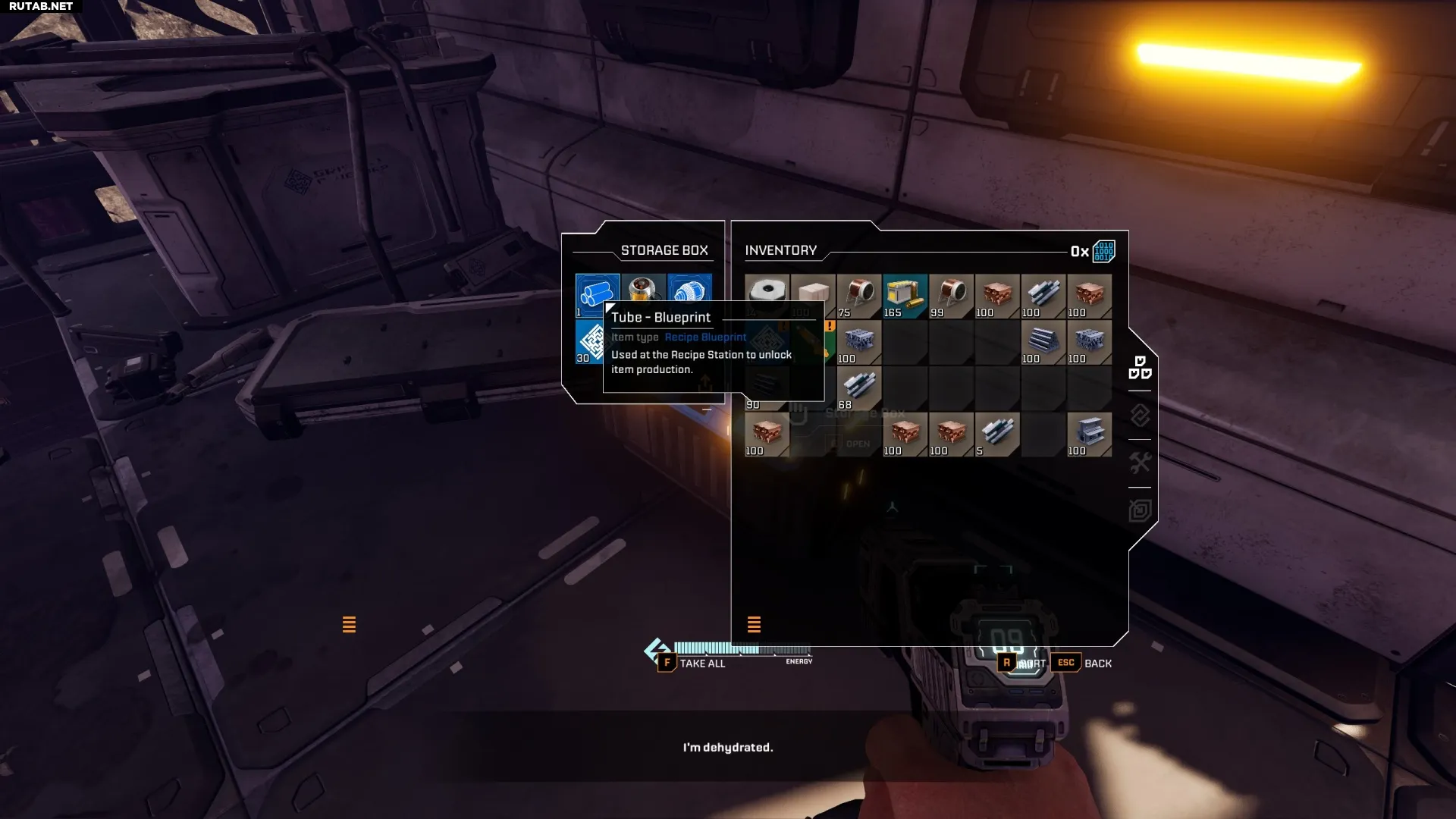This screenshot has height=819, width=1456.
Task: Switch to the nested-squares side tab
Action: point(1140,510)
